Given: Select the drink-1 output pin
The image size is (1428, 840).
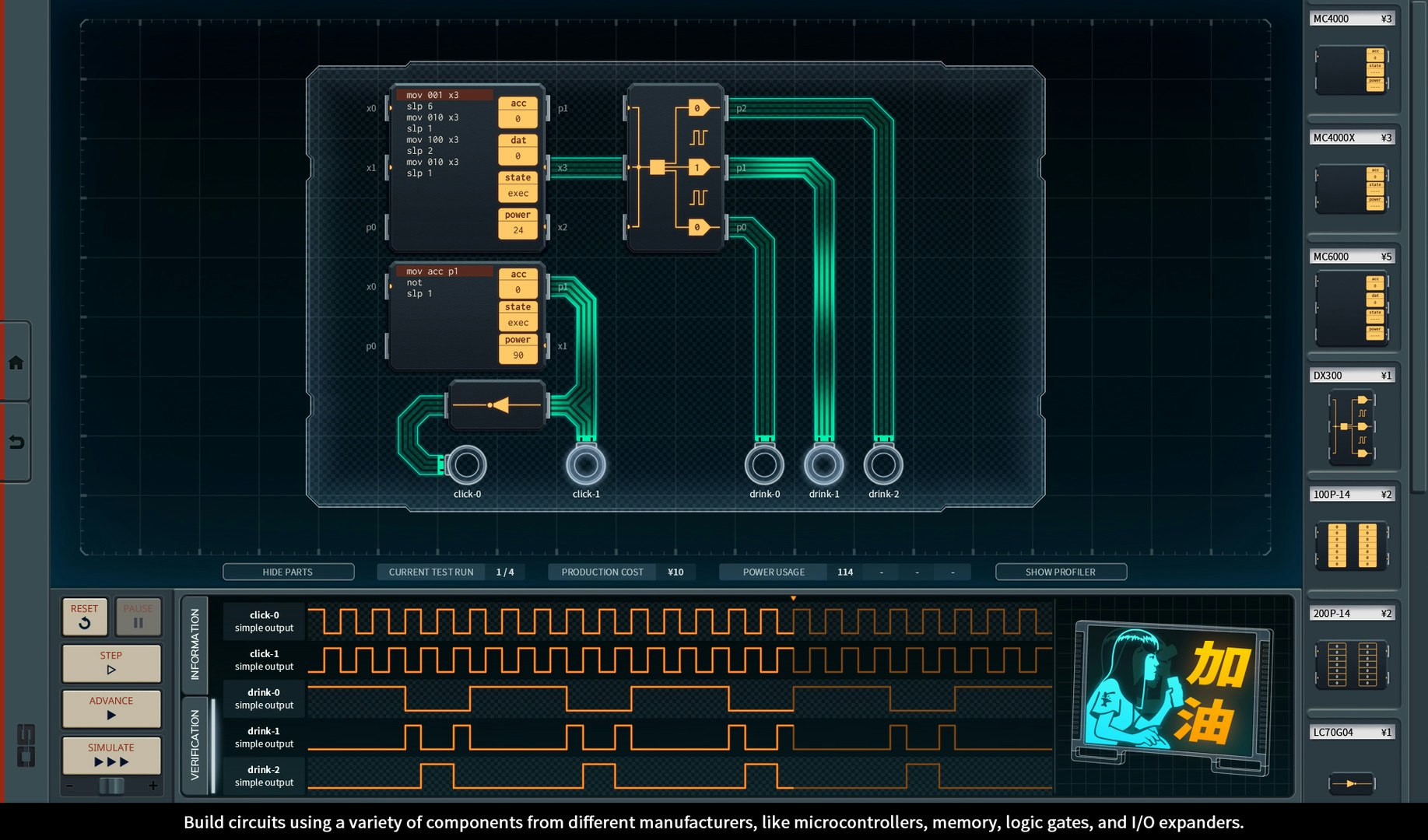Looking at the screenshot, I should (823, 465).
